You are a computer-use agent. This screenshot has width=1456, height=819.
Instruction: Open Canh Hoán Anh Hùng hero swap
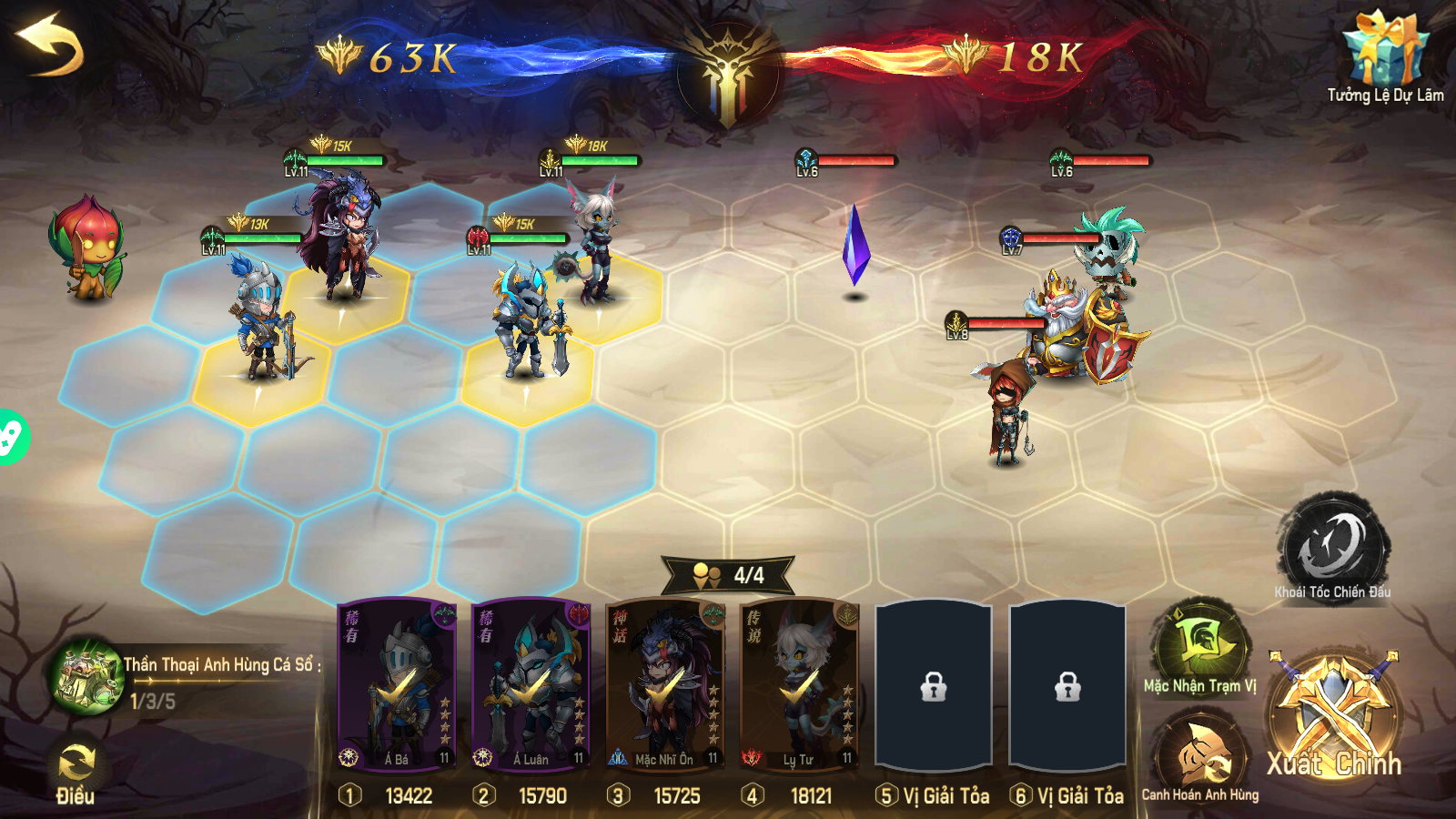pos(1199,746)
